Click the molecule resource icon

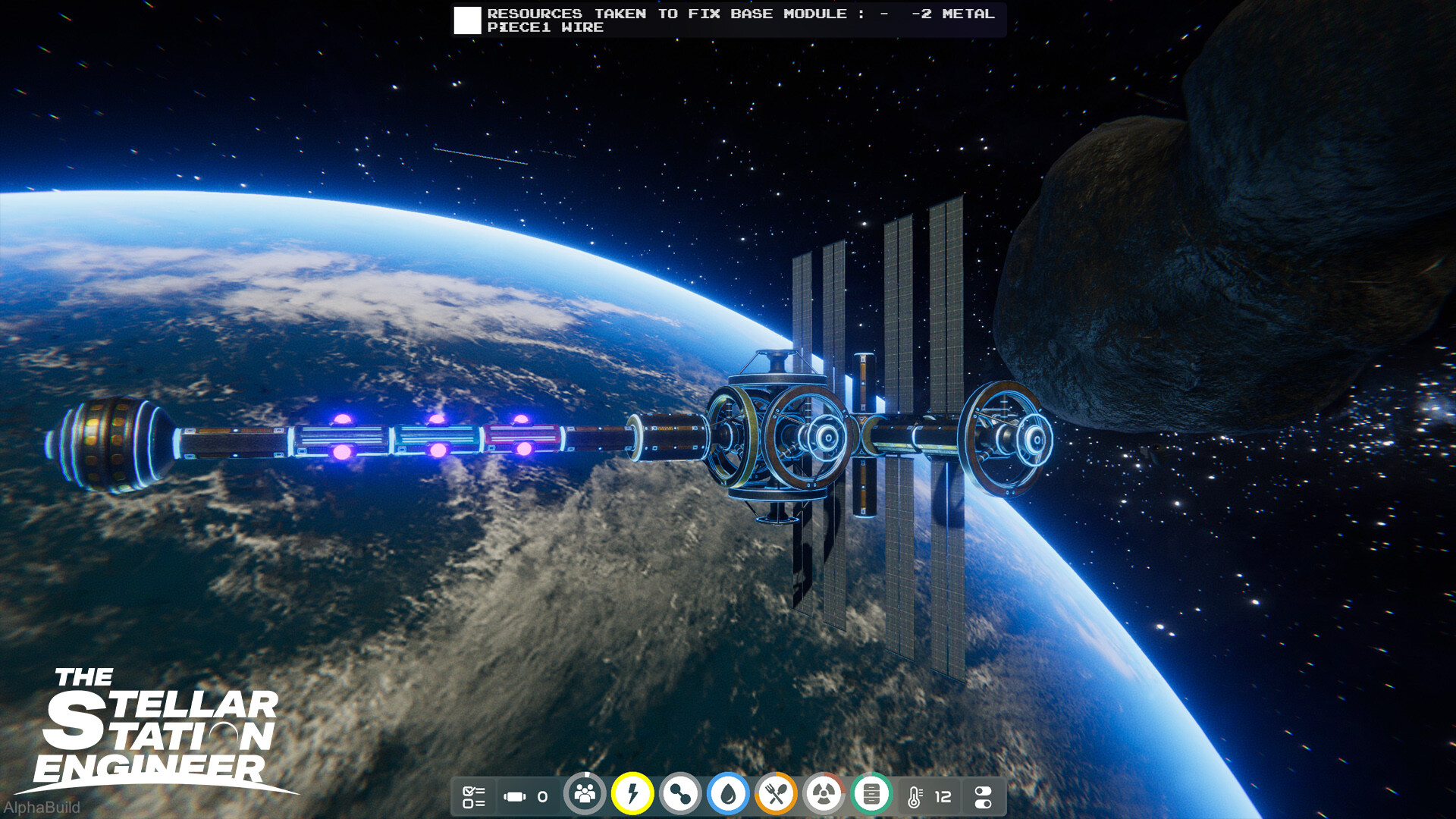tap(679, 795)
